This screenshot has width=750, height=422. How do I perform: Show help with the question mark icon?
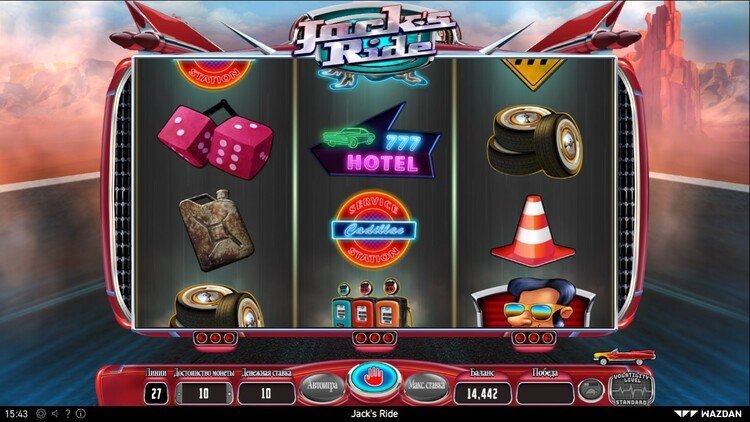[66, 413]
